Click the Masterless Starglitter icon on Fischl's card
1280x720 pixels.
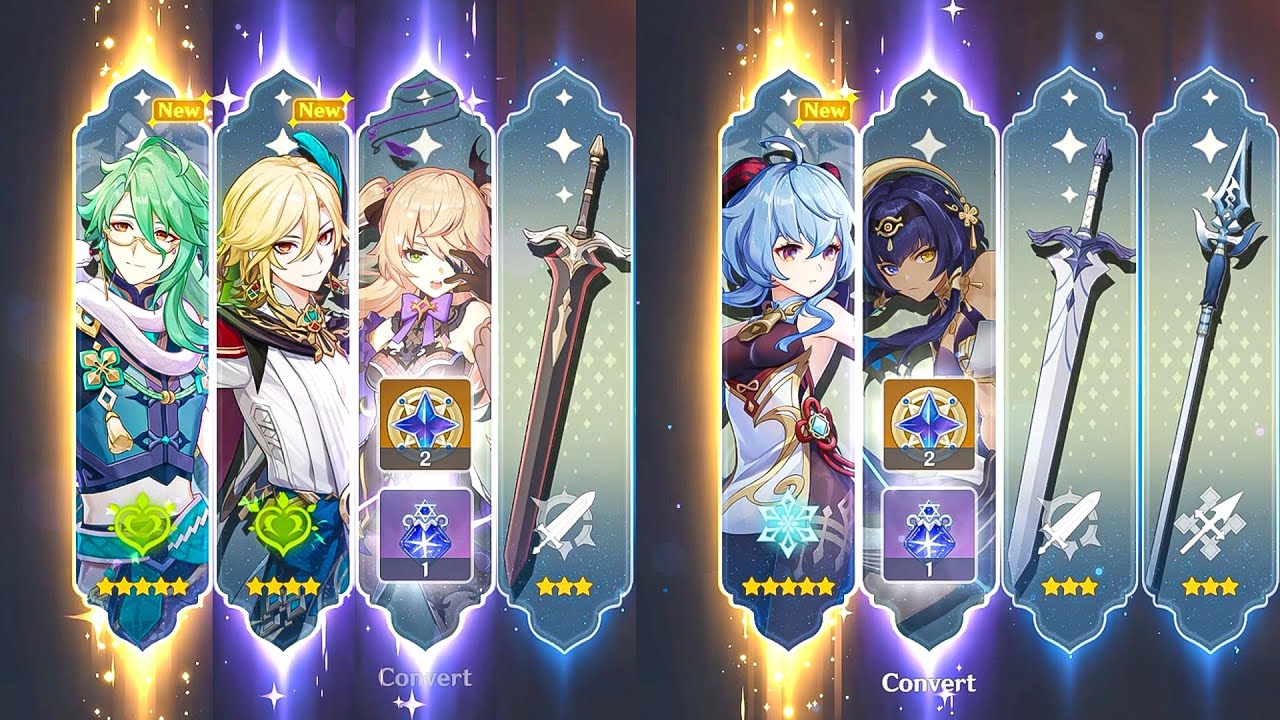click(426, 425)
